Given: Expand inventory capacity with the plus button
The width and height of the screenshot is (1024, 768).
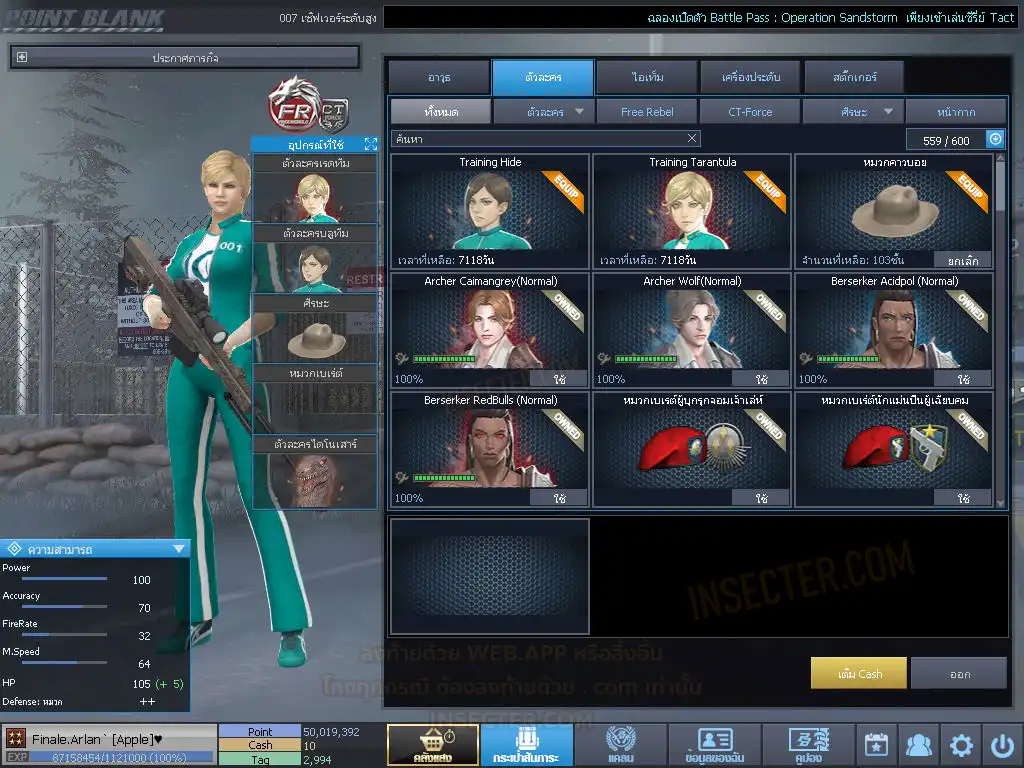Looking at the screenshot, I should (x=995, y=140).
